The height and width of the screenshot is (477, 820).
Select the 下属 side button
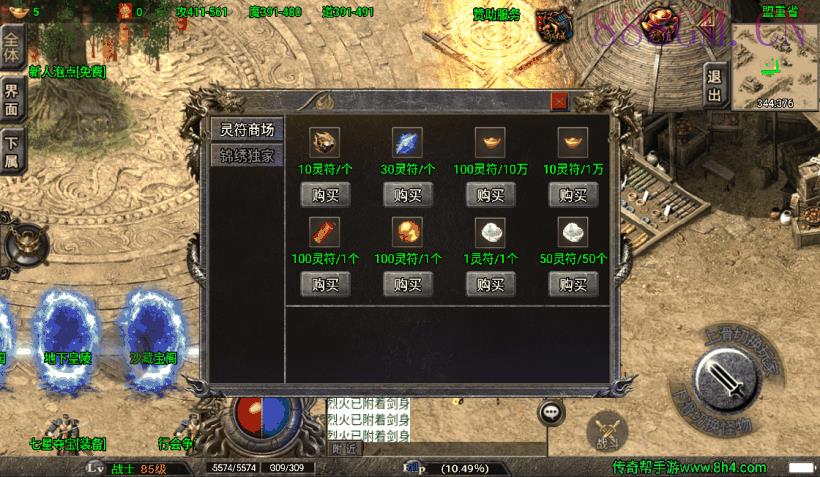(12, 150)
